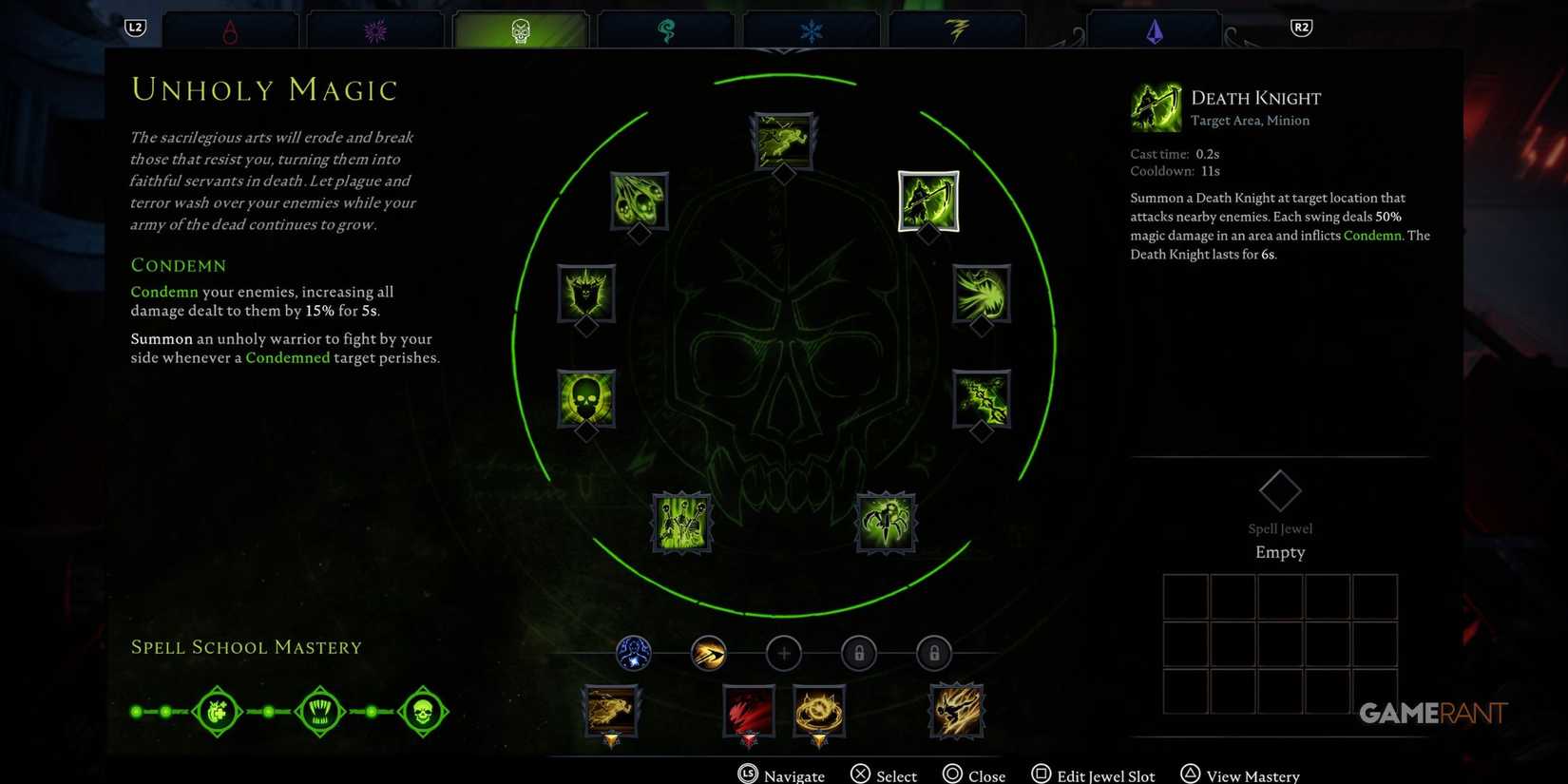Click the green mastery progress node between skills
The image size is (1568, 784).
coord(269,710)
